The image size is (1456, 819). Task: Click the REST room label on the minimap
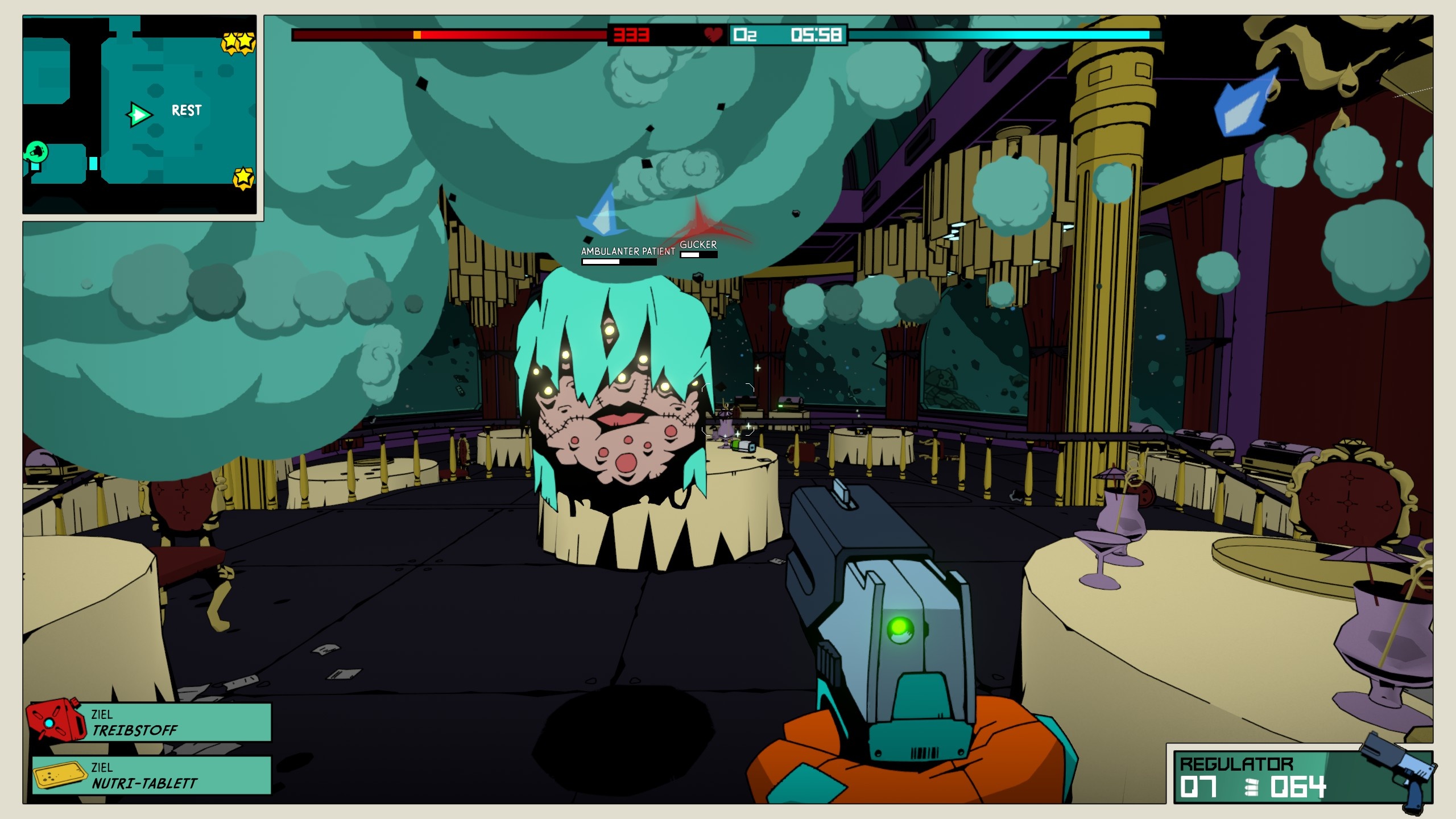point(187,110)
